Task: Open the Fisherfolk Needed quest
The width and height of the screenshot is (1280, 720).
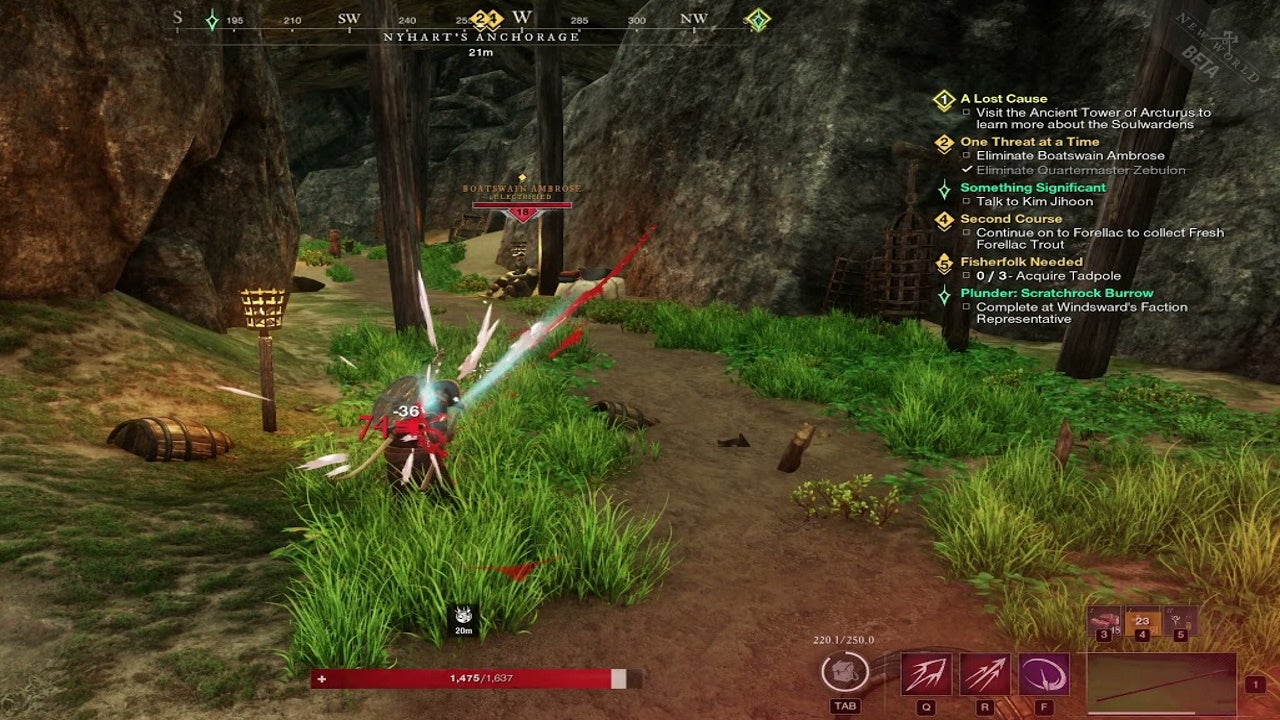Action: 1021,262
